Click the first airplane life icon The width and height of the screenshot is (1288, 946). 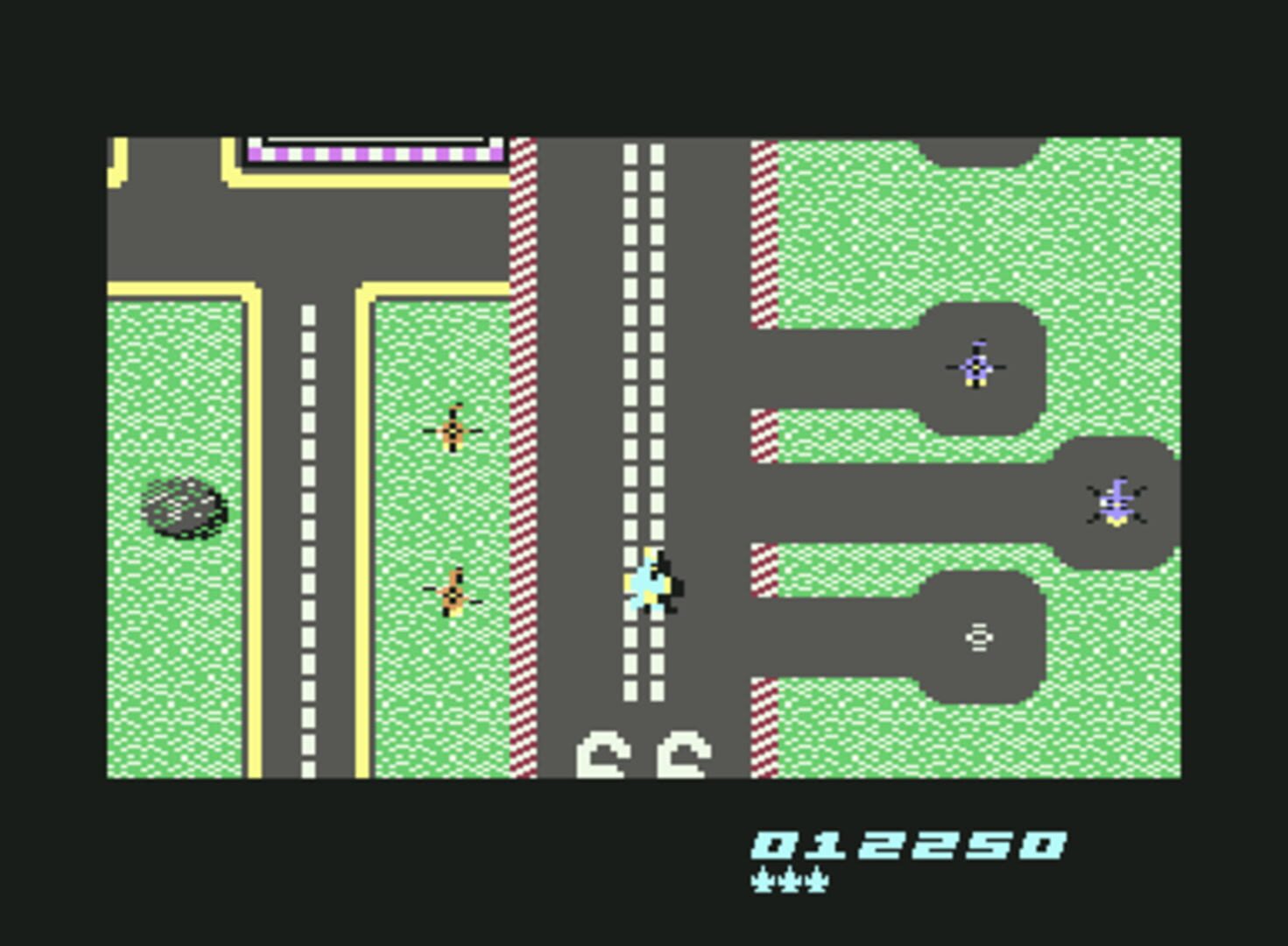[763, 879]
